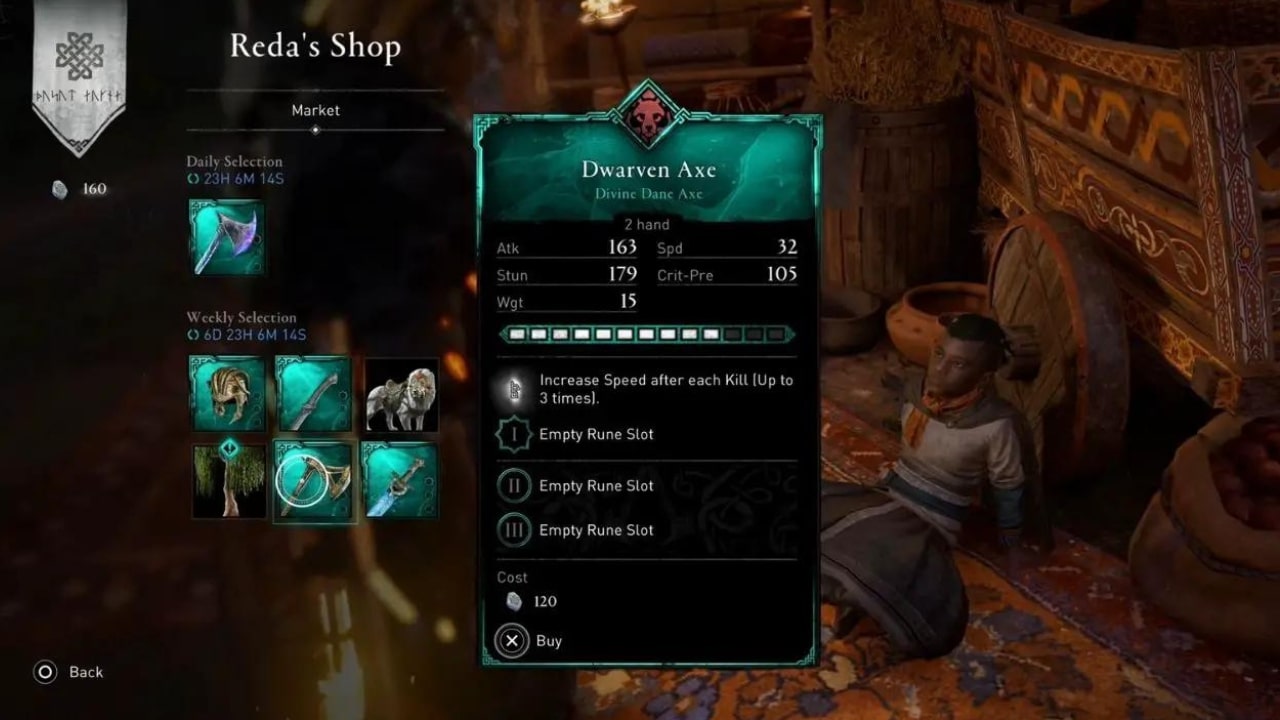The width and height of the screenshot is (1280, 720).
Task: Select the Dwarven Axe daily item thumbnail
Action: (x=228, y=237)
